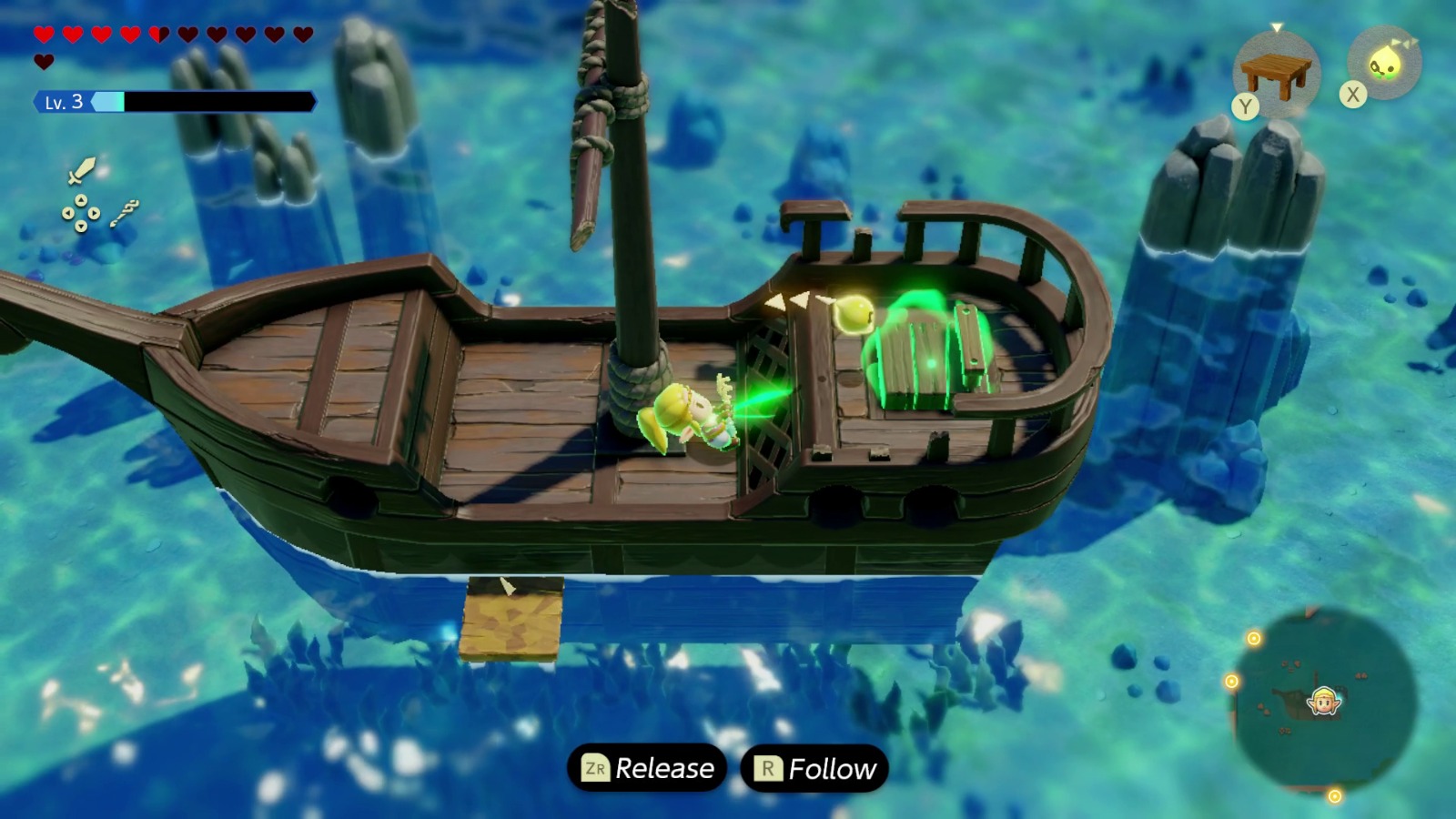
Task: Click the glowing fairy companion in the X slot
Action: pyautogui.click(x=1383, y=66)
